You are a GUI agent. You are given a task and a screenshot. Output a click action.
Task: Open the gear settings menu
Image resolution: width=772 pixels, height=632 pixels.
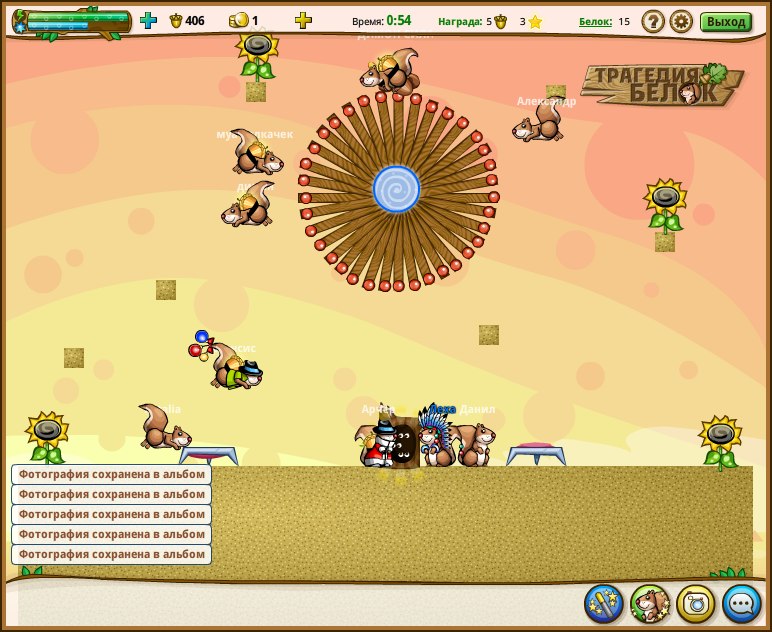tap(681, 21)
